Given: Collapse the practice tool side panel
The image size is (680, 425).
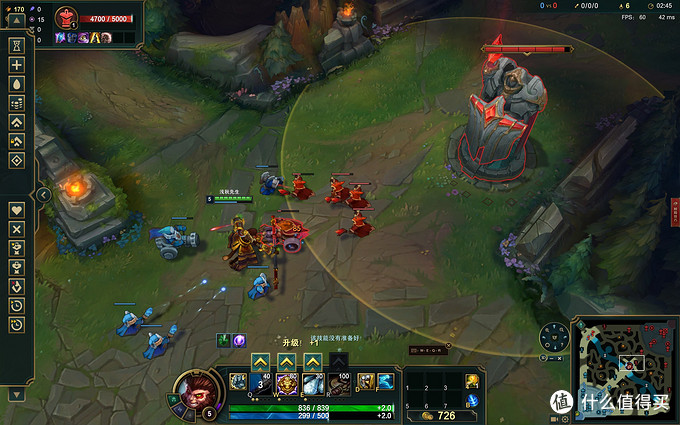Looking at the screenshot, I should click(44, 195).
